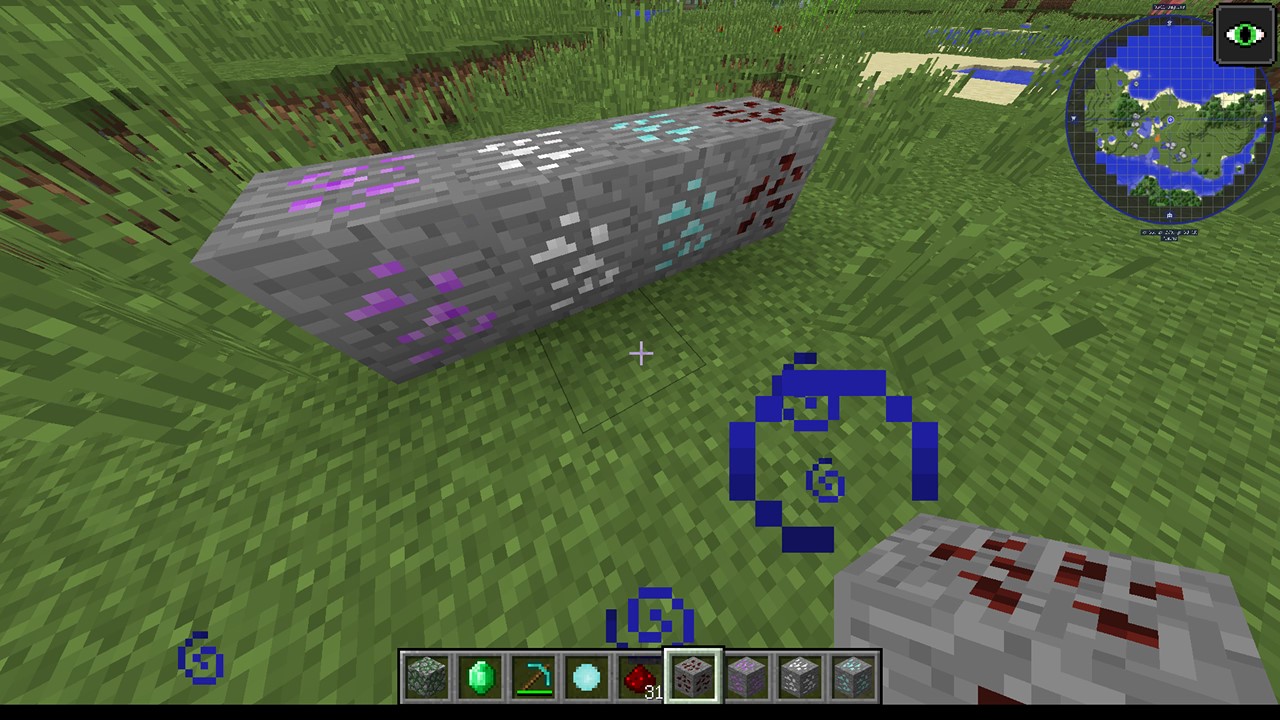Expand the east arrow on the minimap edge
Screen dimensions: 1280x720
point(1266,118)
